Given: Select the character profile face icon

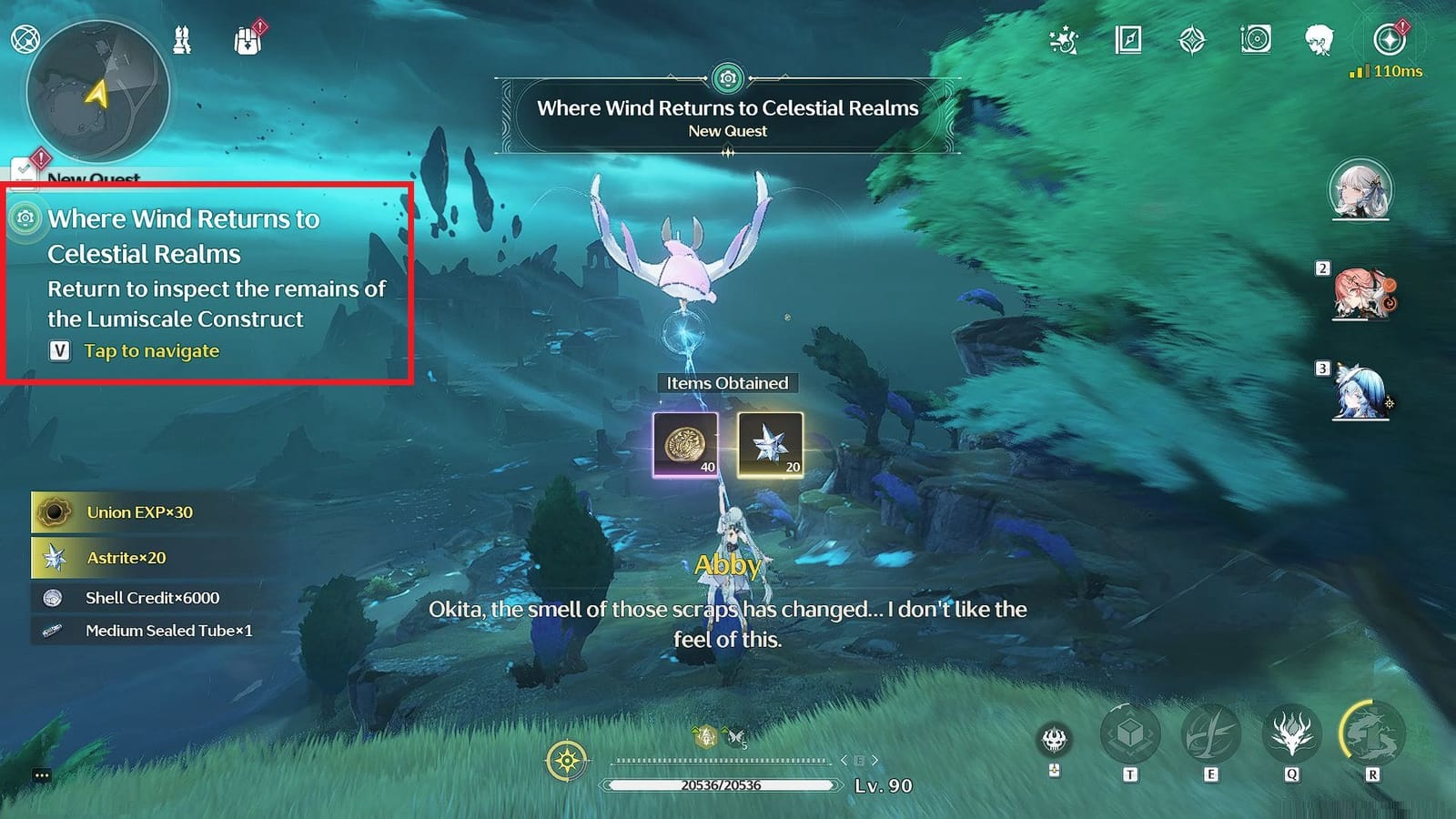Looking at the screenshot, I should pyautogui.click(x=1319, y=38).
